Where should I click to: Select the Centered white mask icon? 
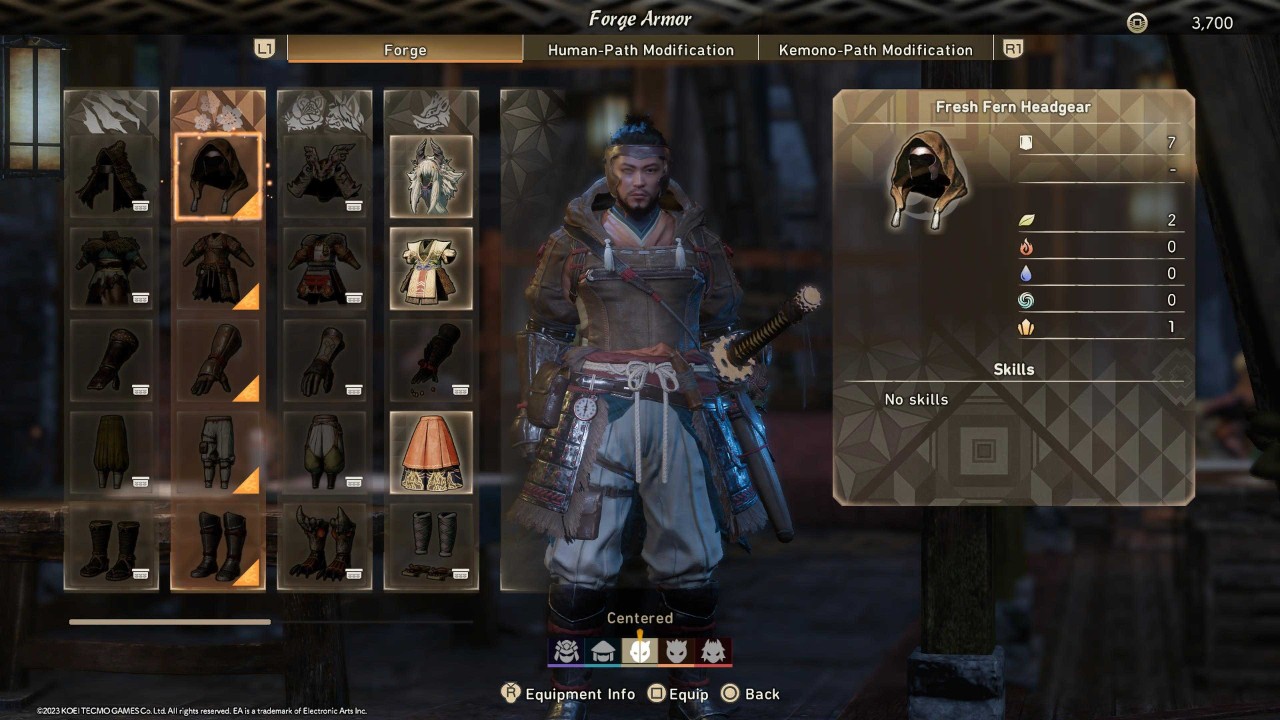coord(640,650)
